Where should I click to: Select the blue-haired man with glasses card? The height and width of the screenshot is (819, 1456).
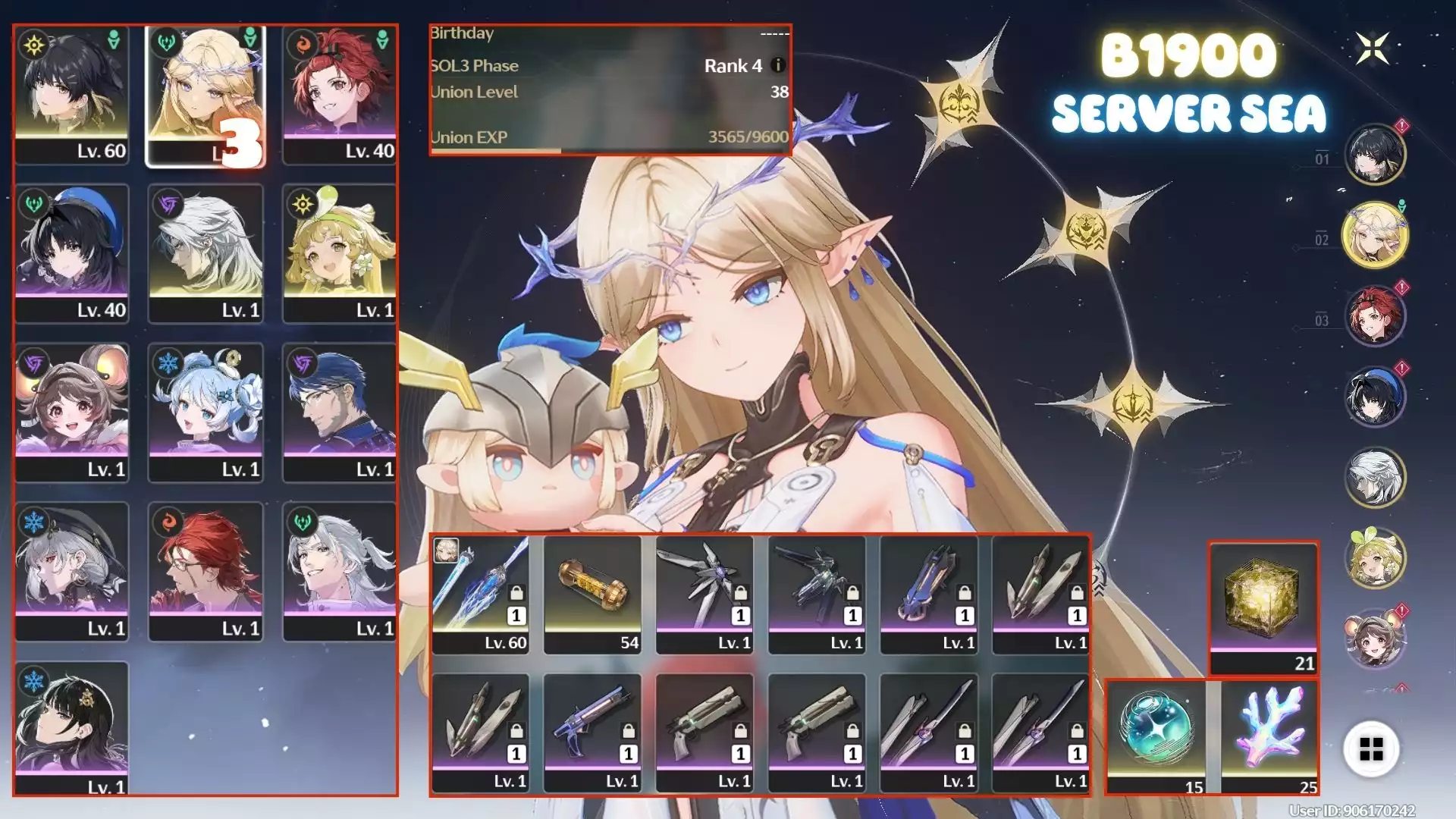tap(340, 413)
